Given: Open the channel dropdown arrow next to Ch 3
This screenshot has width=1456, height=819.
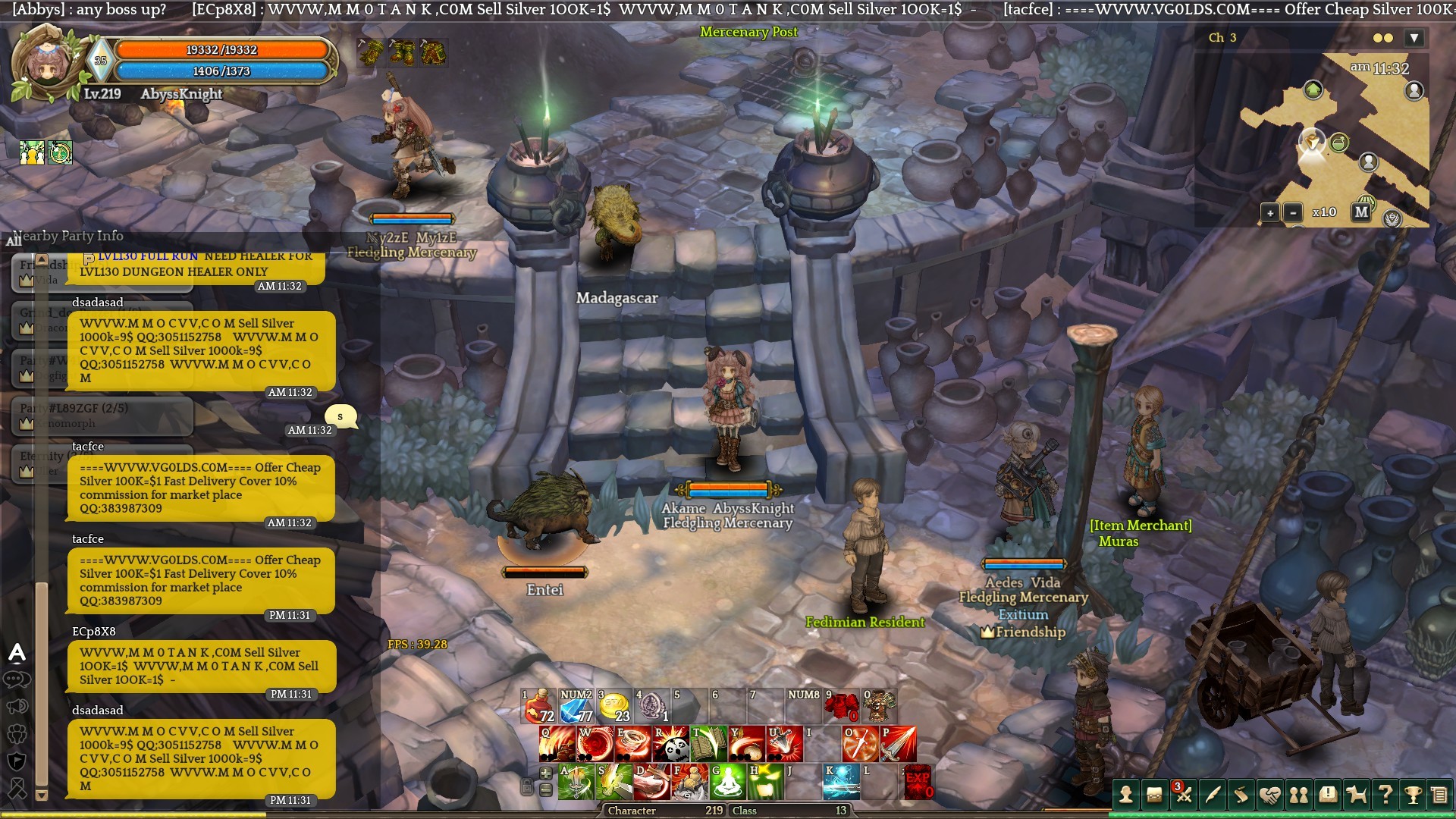Looking at the screenshot, I should pyautogui.click(x=1414, y=38).
